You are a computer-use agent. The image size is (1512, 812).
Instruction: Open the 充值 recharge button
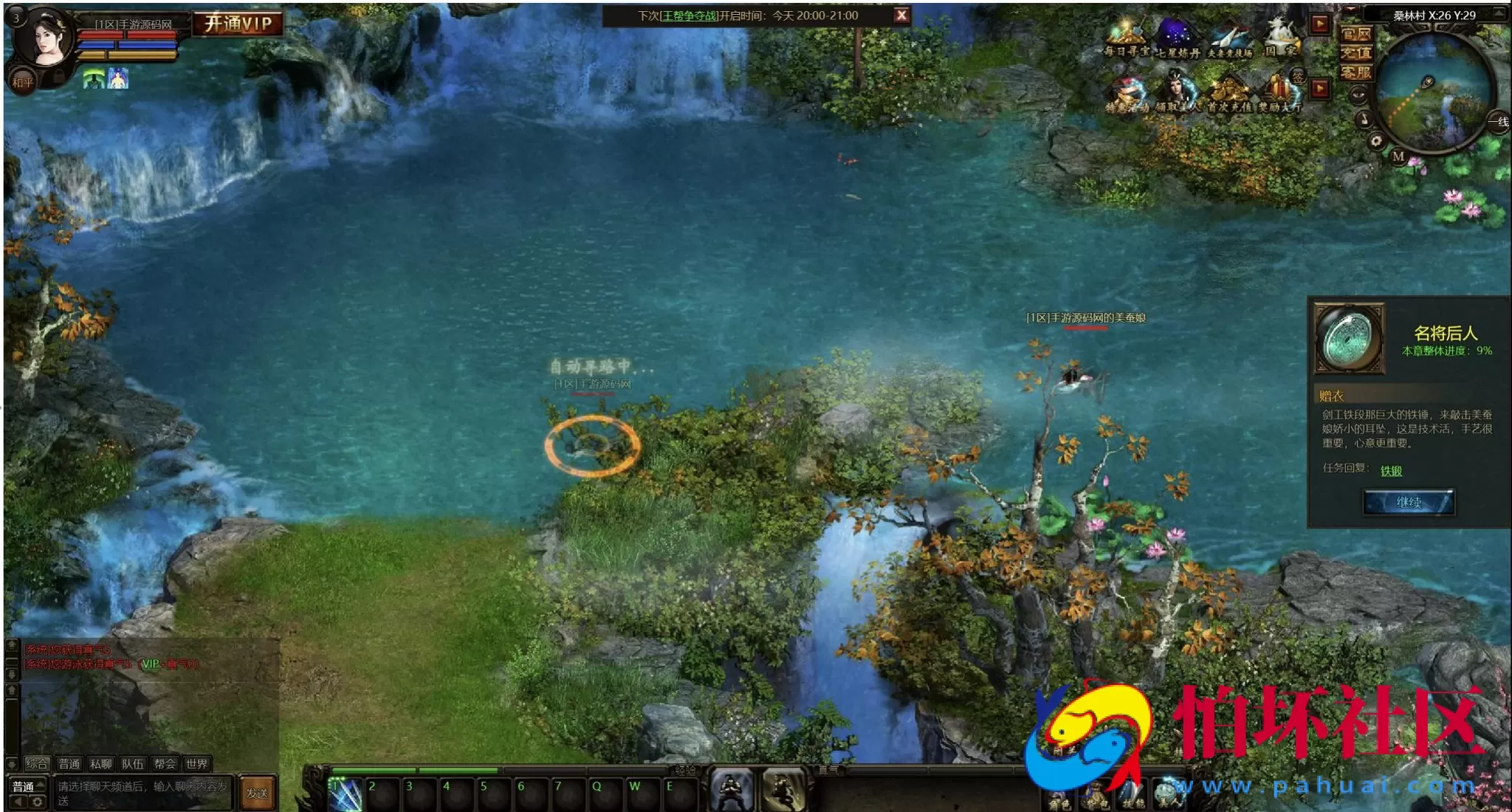[x=1356, y=53]
